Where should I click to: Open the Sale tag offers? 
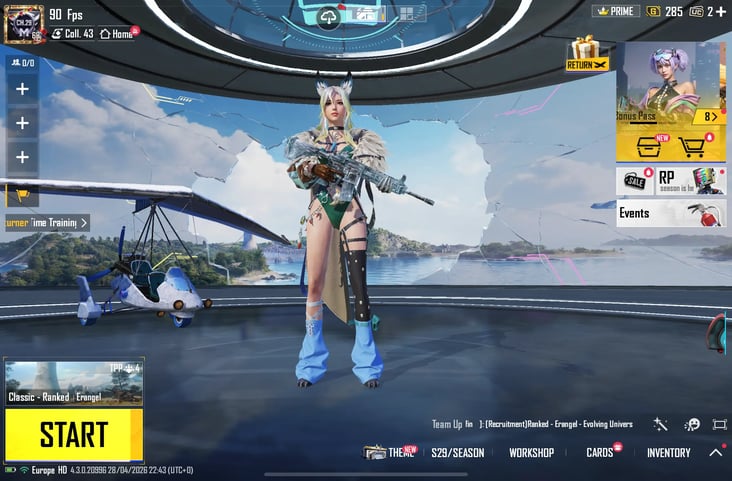tap(634, 181)
